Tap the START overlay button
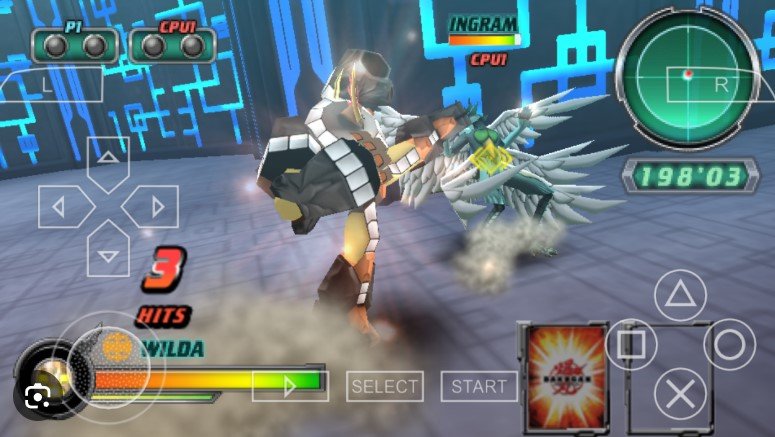 click(x=479, y=386)
